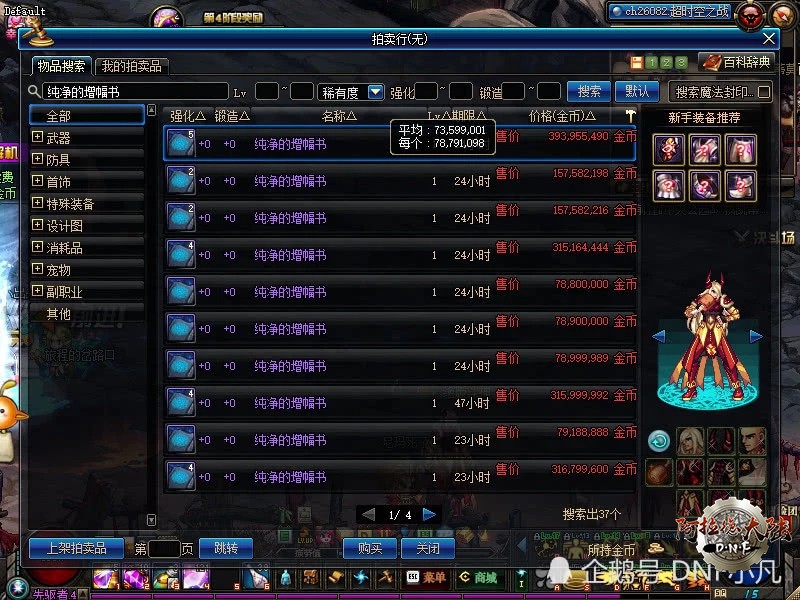The height and width of the screenshot is (600, 800).
Task: Close the auction house window
Action: [x=769, y=39]
